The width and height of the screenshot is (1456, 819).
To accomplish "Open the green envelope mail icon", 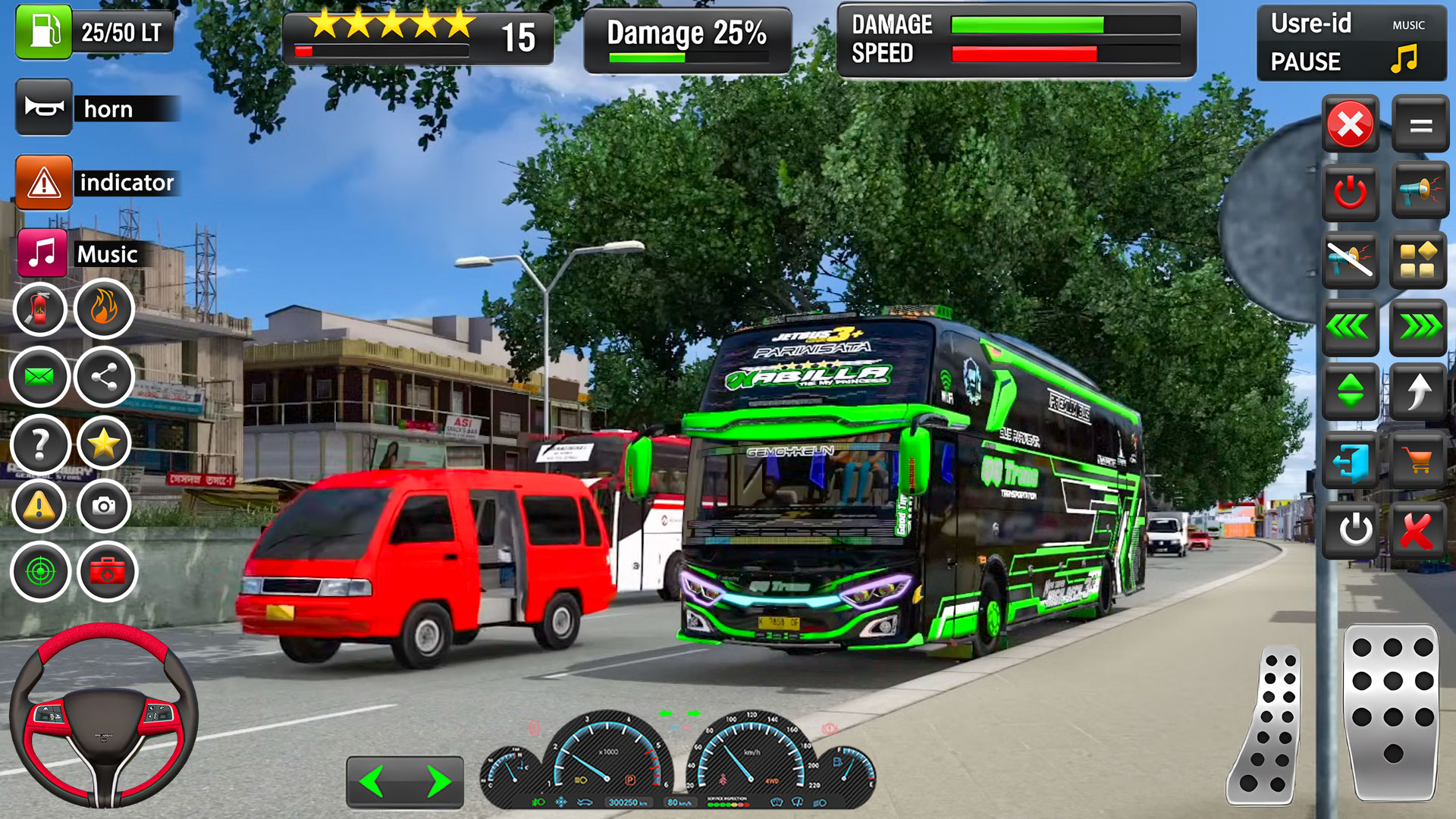I will [x=39, y=376].
